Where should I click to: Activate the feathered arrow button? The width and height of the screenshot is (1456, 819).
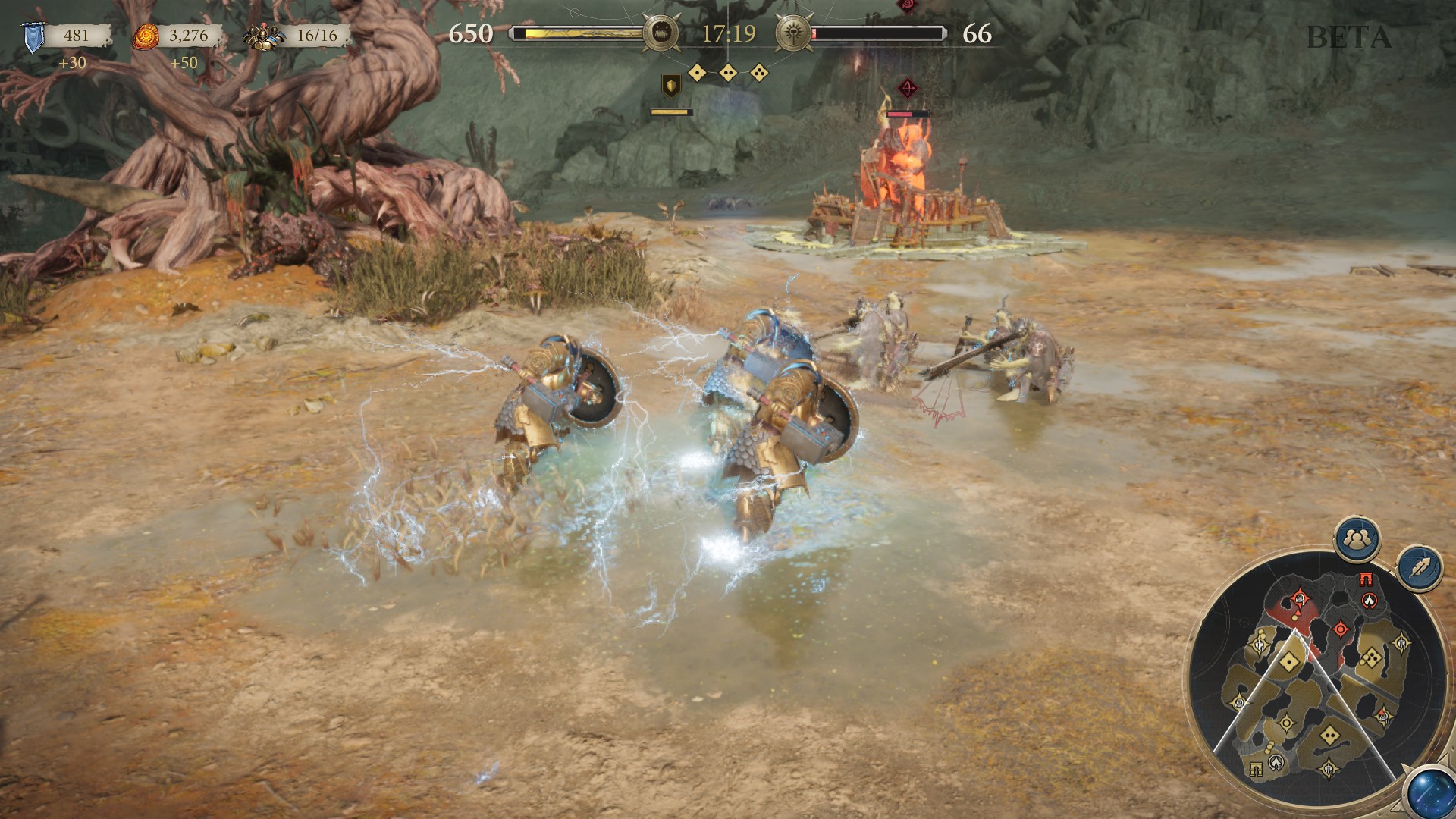tap(1420, 567)
